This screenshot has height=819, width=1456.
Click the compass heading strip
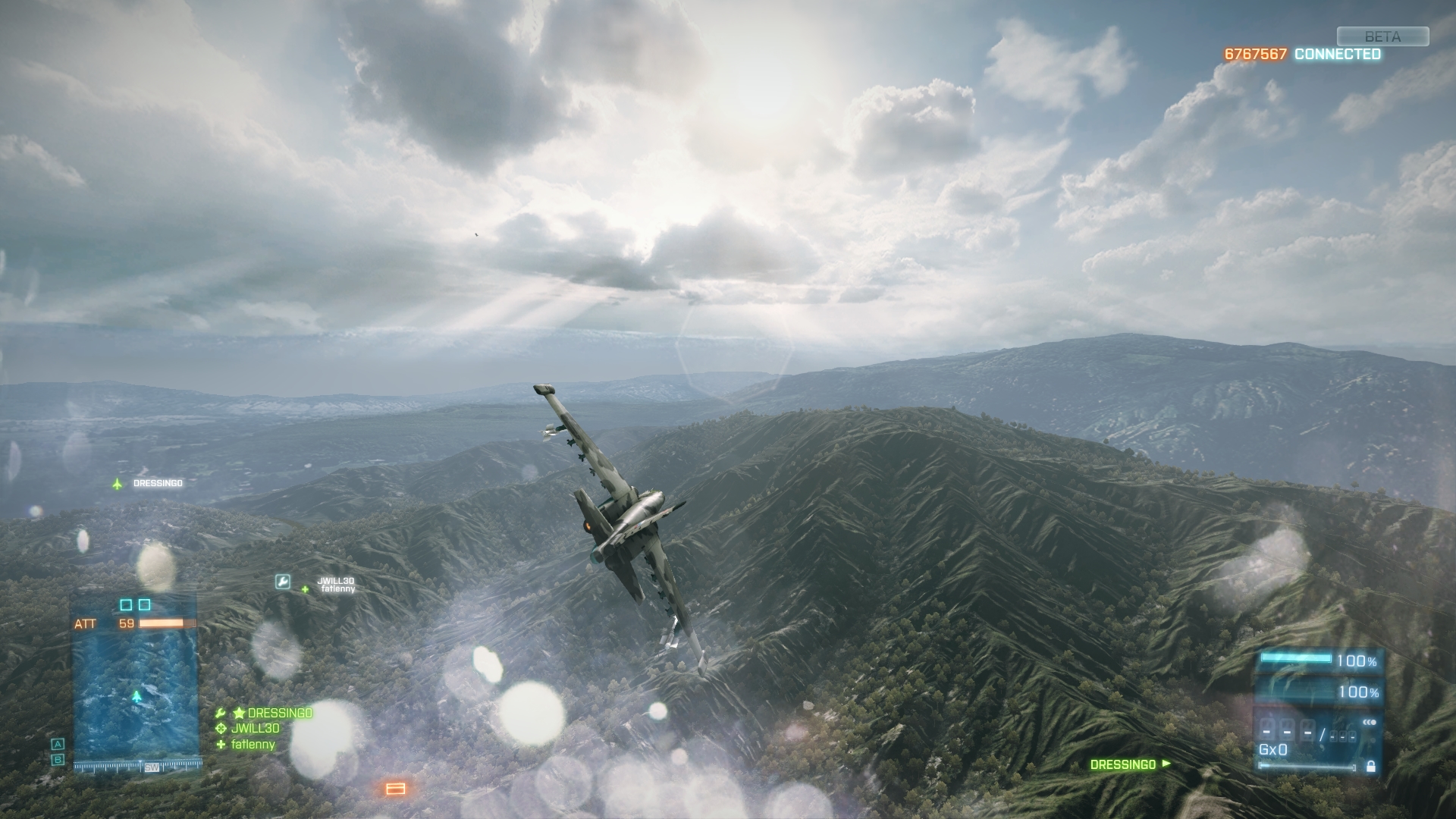136,767
